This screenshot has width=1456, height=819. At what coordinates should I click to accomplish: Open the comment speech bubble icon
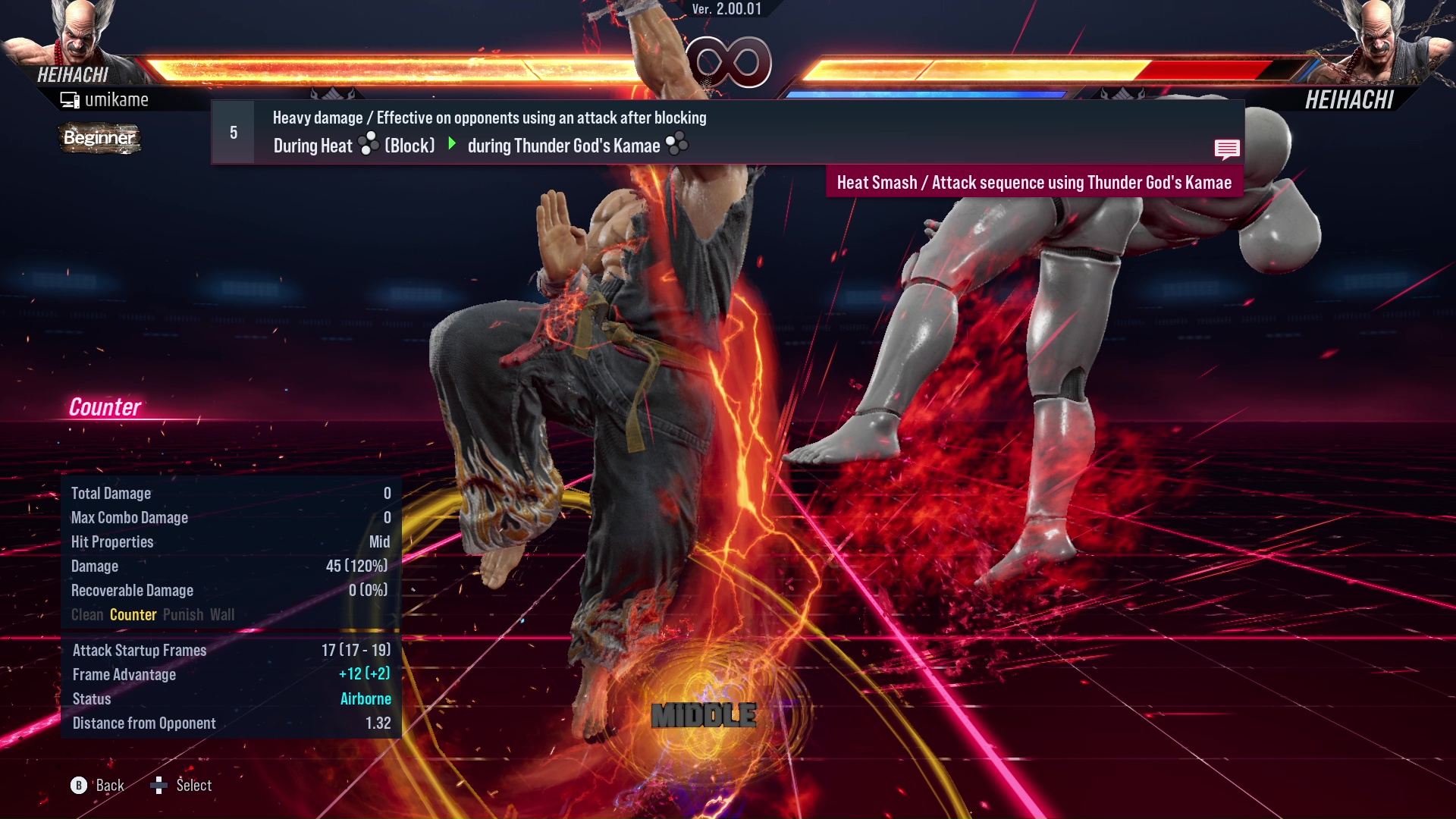point(1227,149)
